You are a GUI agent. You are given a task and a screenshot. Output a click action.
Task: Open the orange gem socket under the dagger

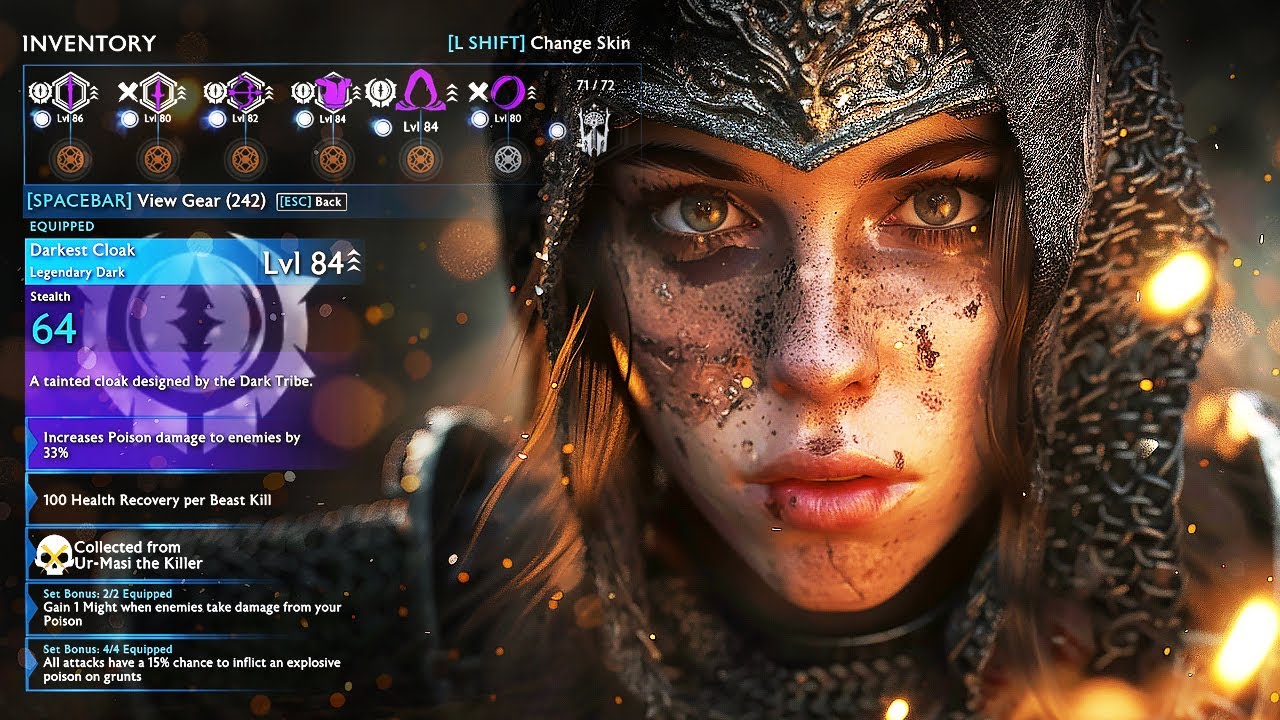pos(158,158)
